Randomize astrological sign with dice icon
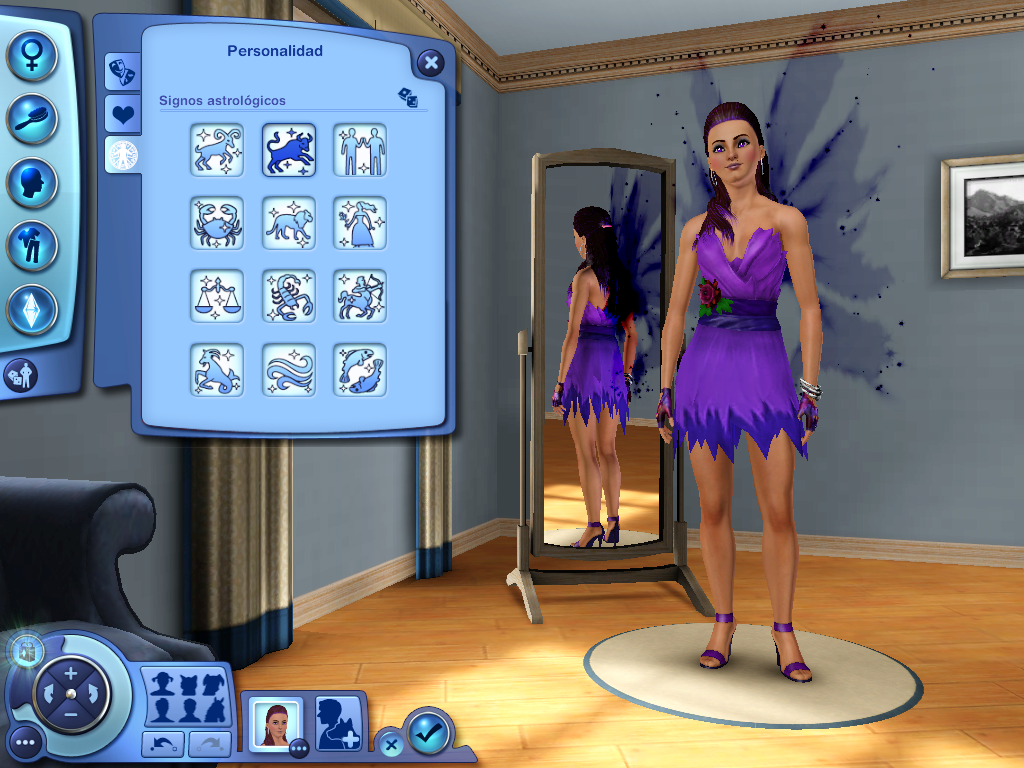The image size is (1024, 768). (x=408, y=97)
